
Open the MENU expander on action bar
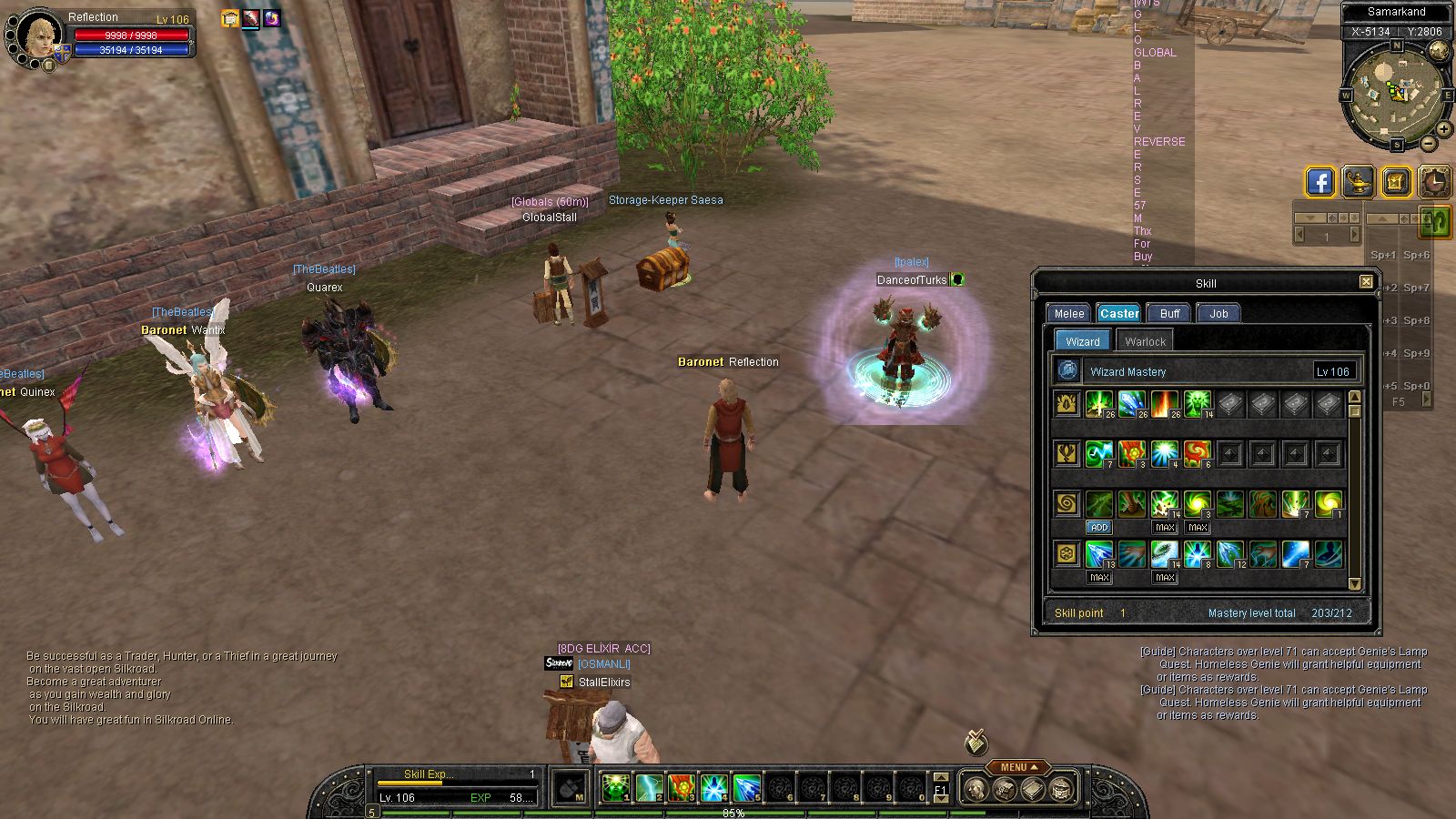click(x=1017, y=767)
